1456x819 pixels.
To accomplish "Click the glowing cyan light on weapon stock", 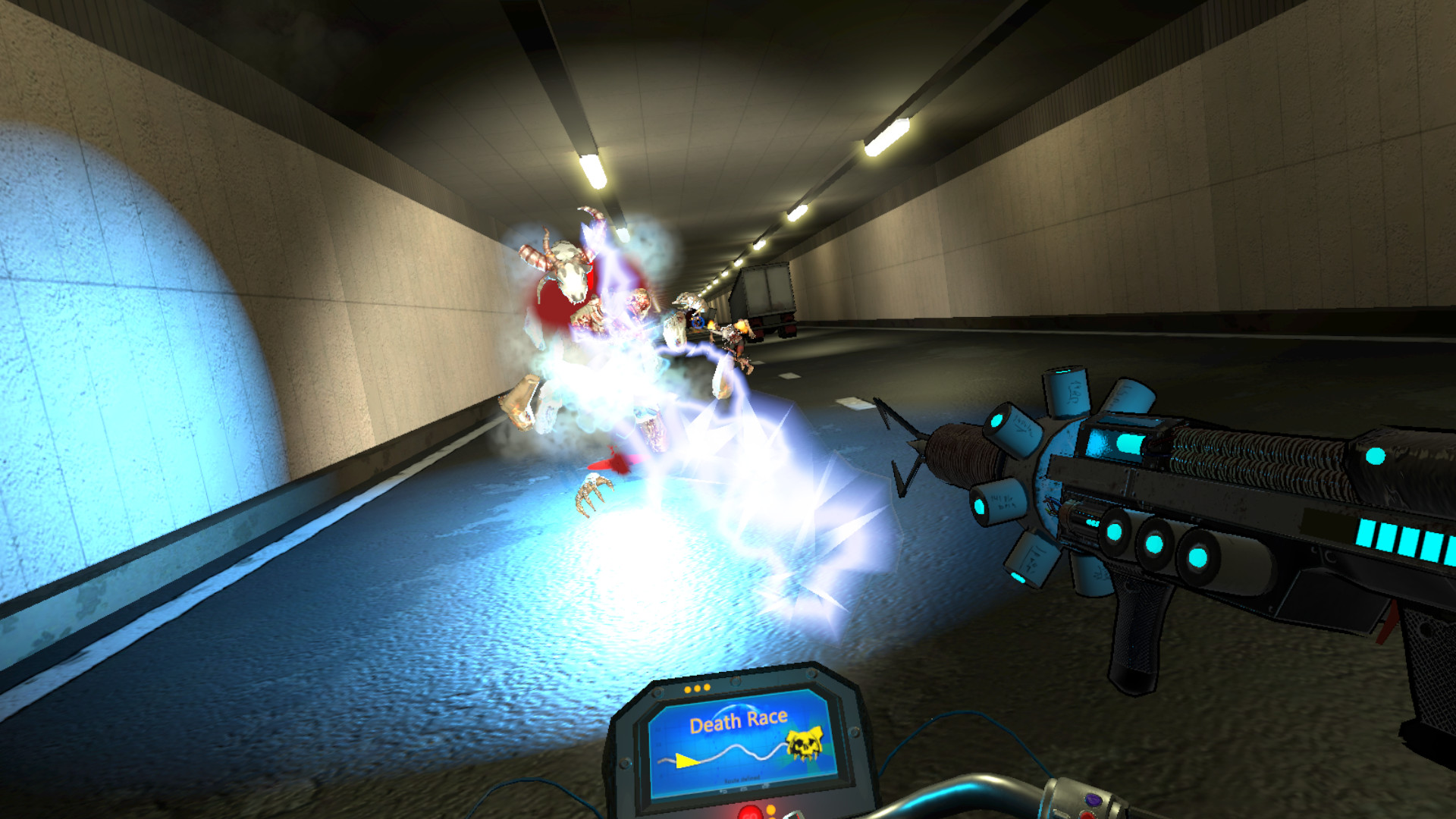I will [1376, 455].
